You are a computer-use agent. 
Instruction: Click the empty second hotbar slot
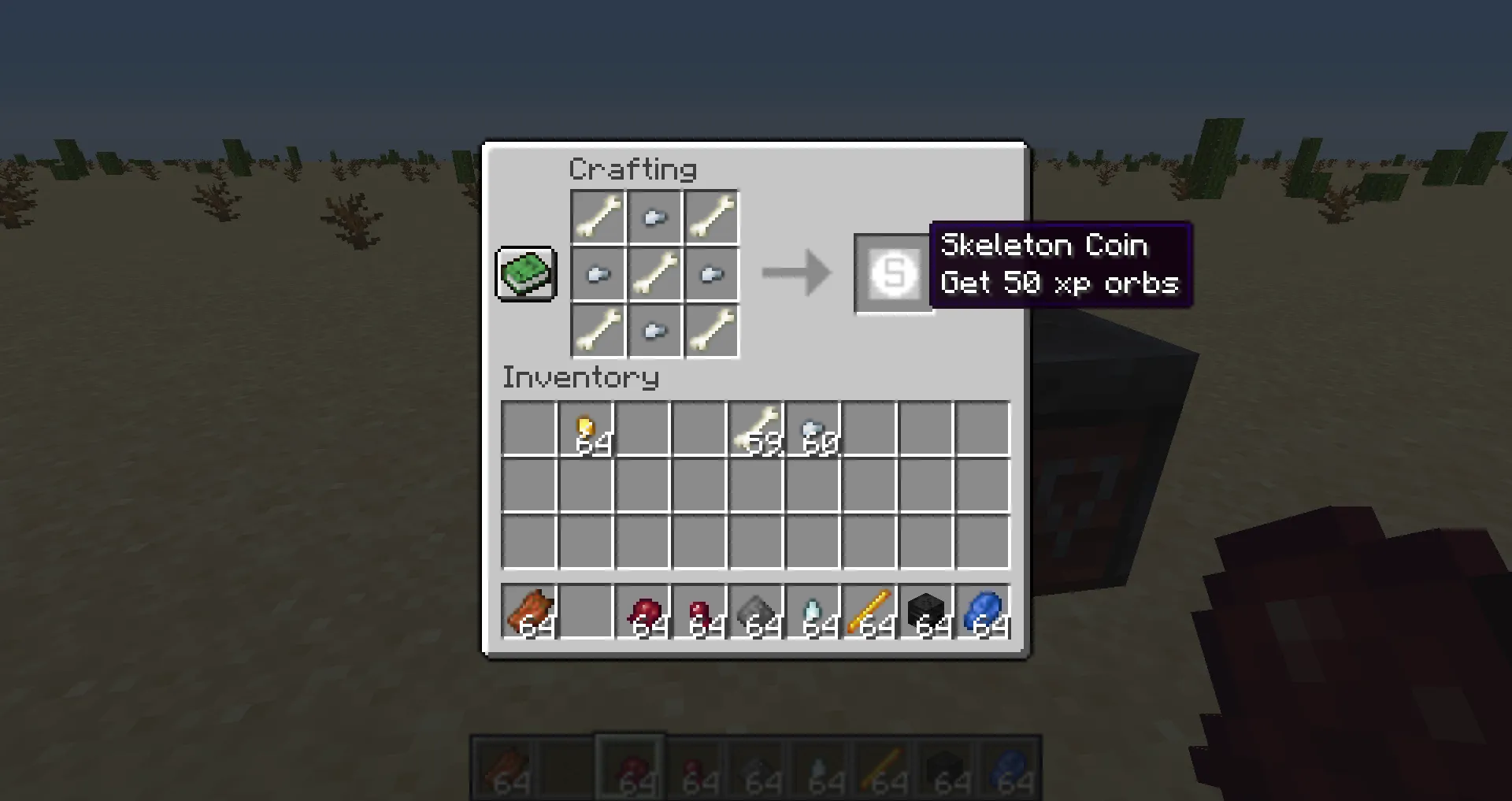[x=586, y=614]
